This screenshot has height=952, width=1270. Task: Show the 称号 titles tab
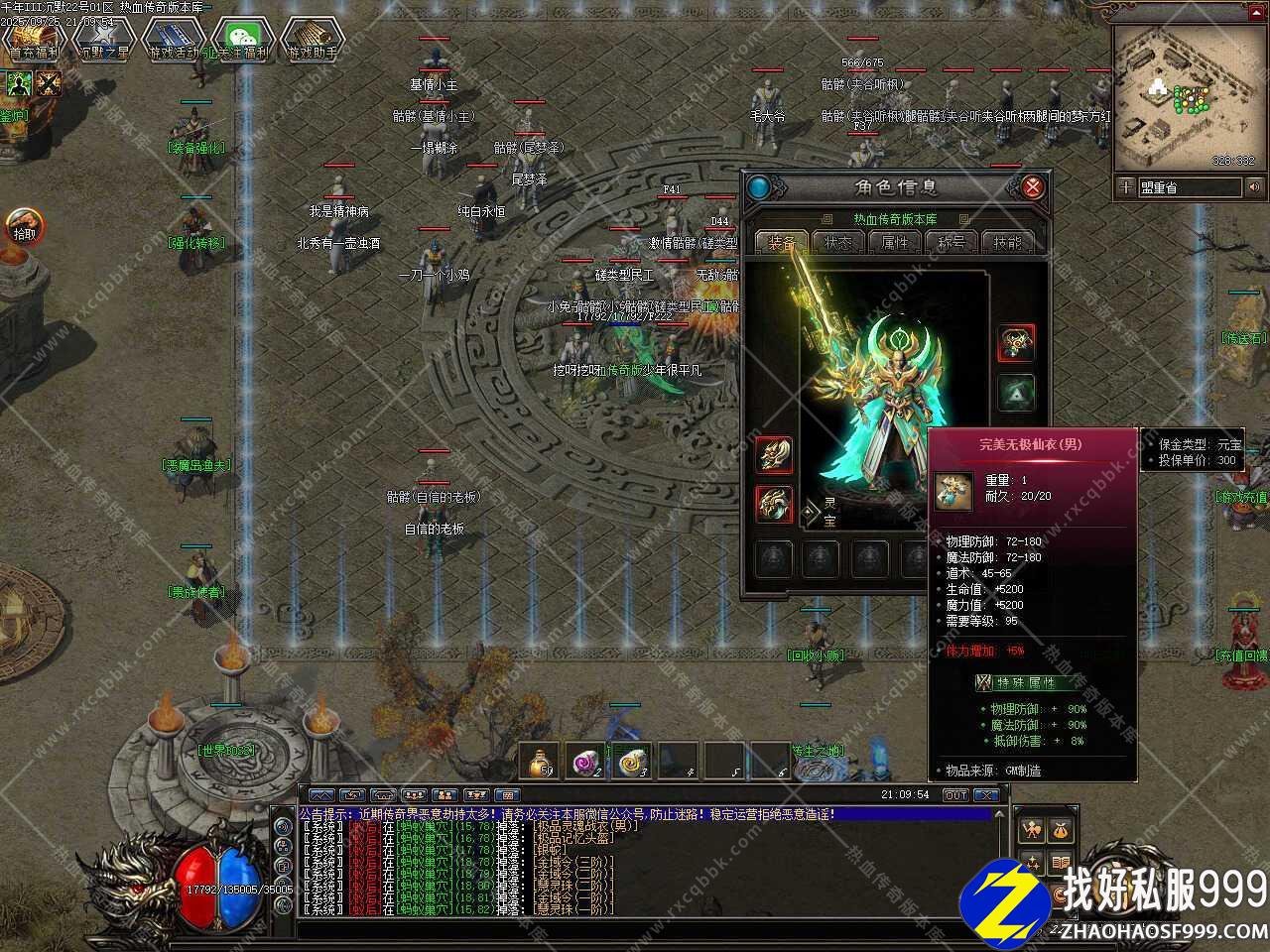[951, 242]
